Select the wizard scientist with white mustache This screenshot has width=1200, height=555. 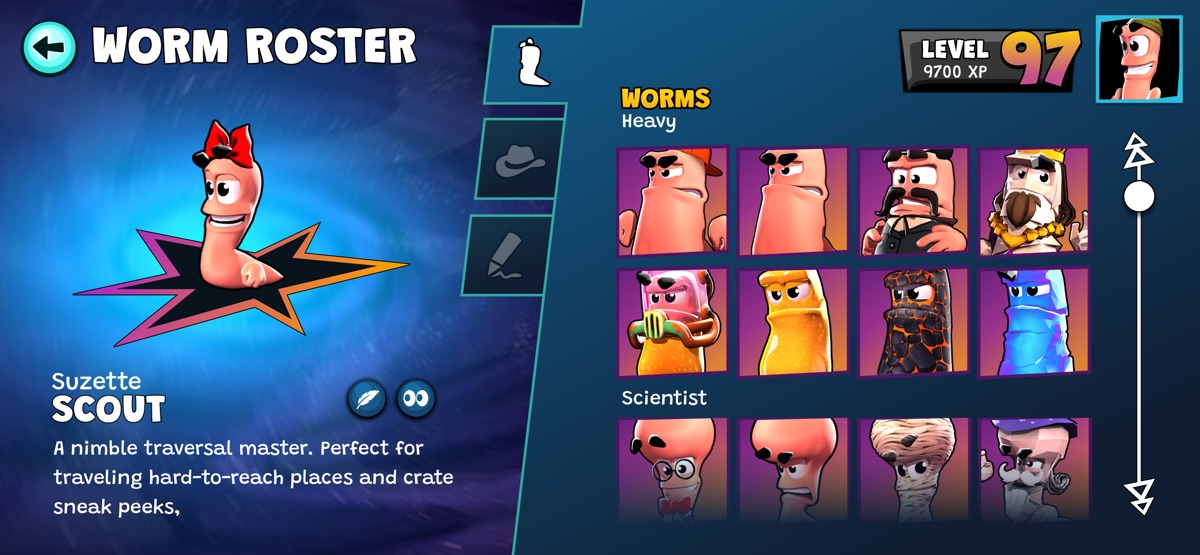1033,469
